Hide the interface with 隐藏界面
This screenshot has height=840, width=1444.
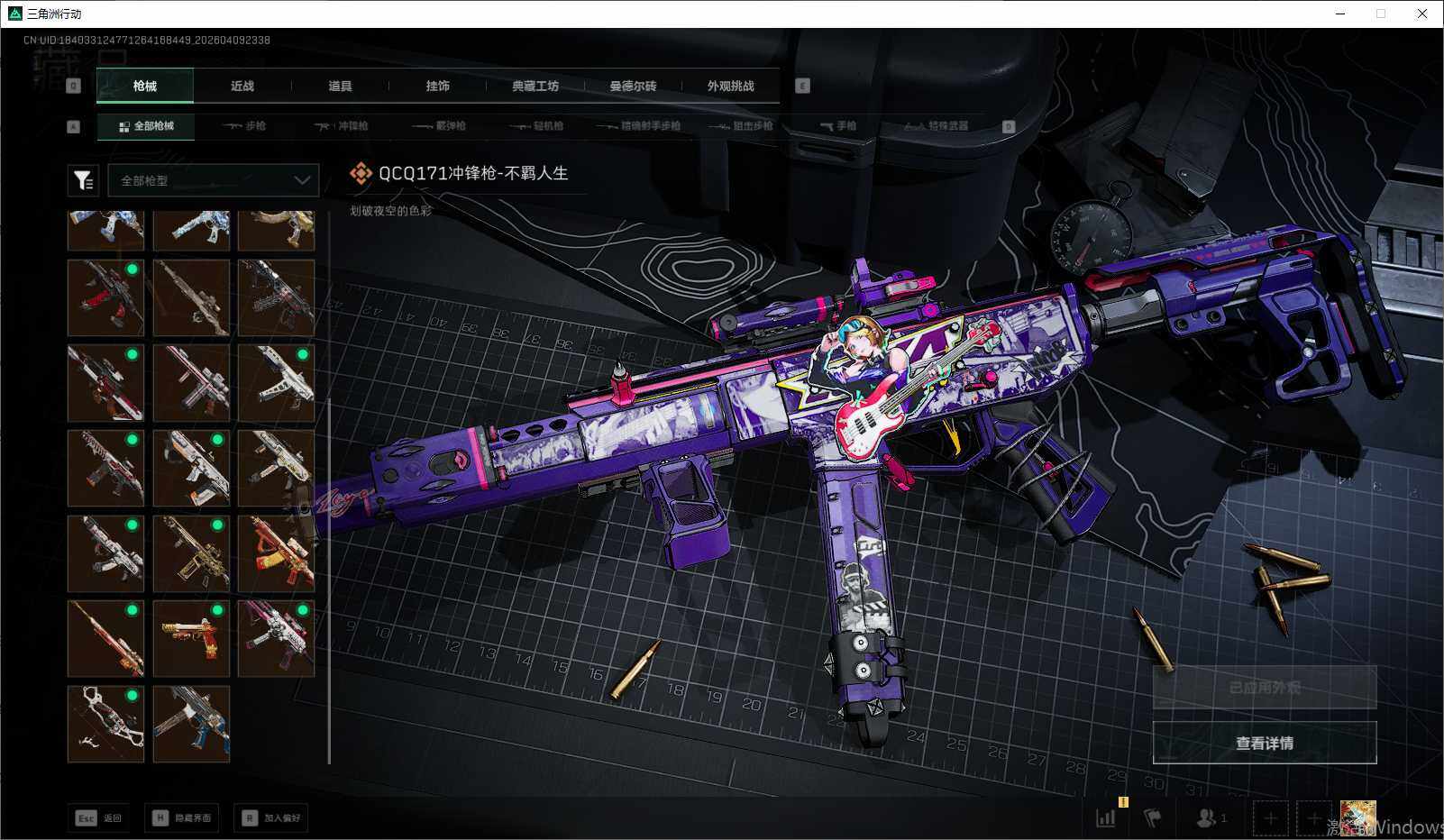click(182, 817)
